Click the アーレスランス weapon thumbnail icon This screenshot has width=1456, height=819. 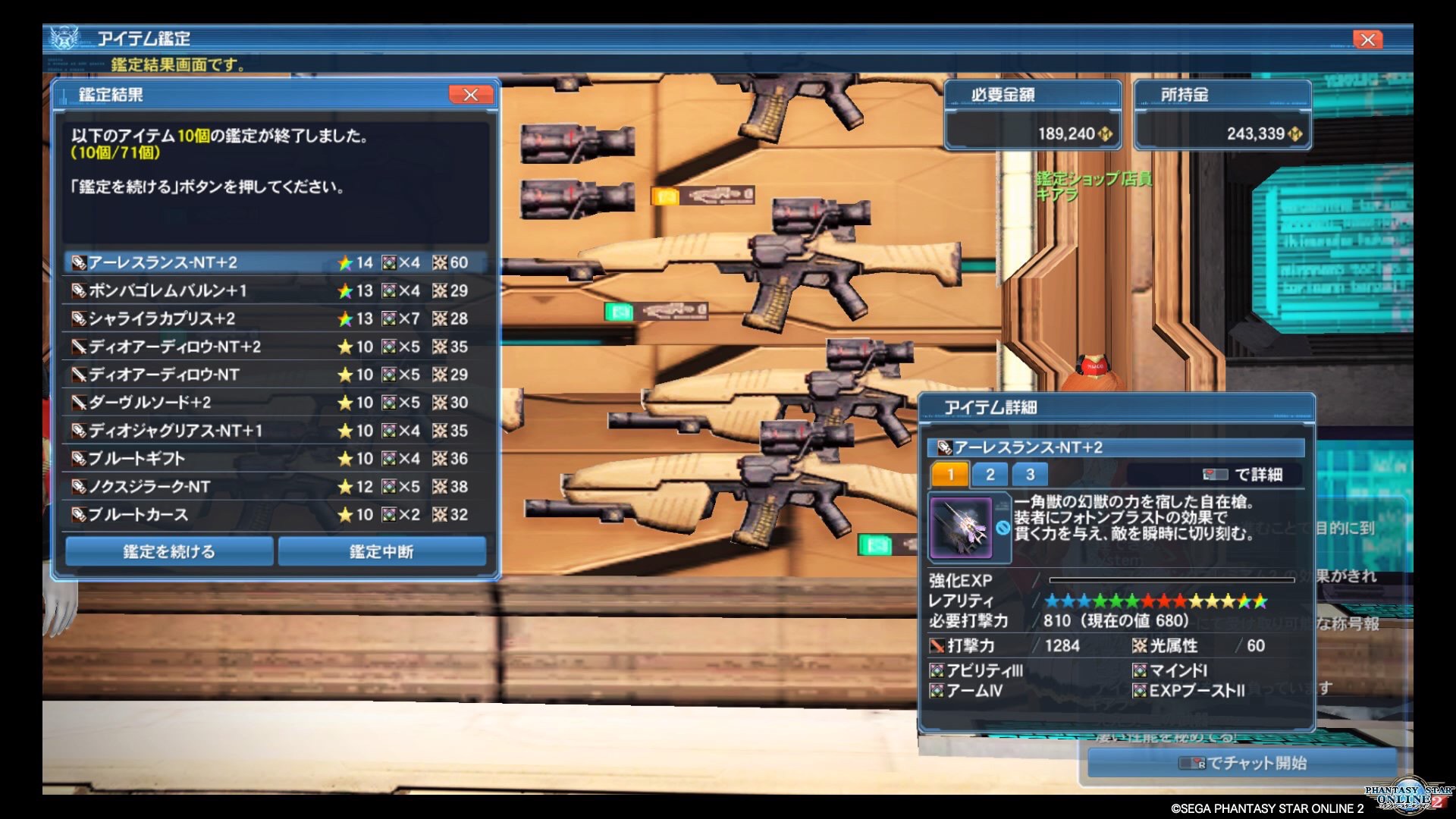pyautogui.click(x=961, y=528)
